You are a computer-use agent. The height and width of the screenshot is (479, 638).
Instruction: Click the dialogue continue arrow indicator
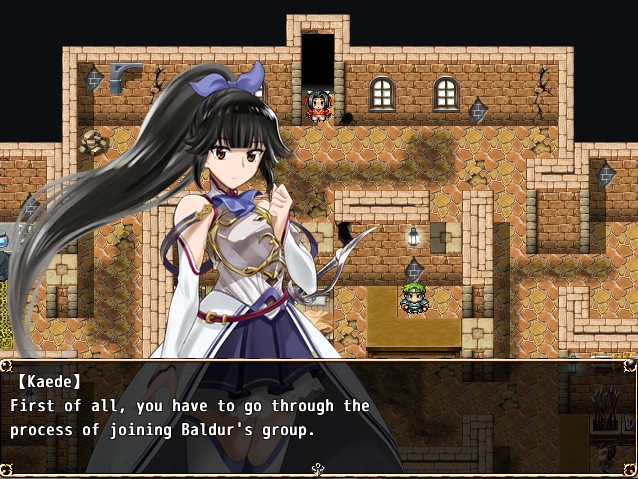(319, 468)
